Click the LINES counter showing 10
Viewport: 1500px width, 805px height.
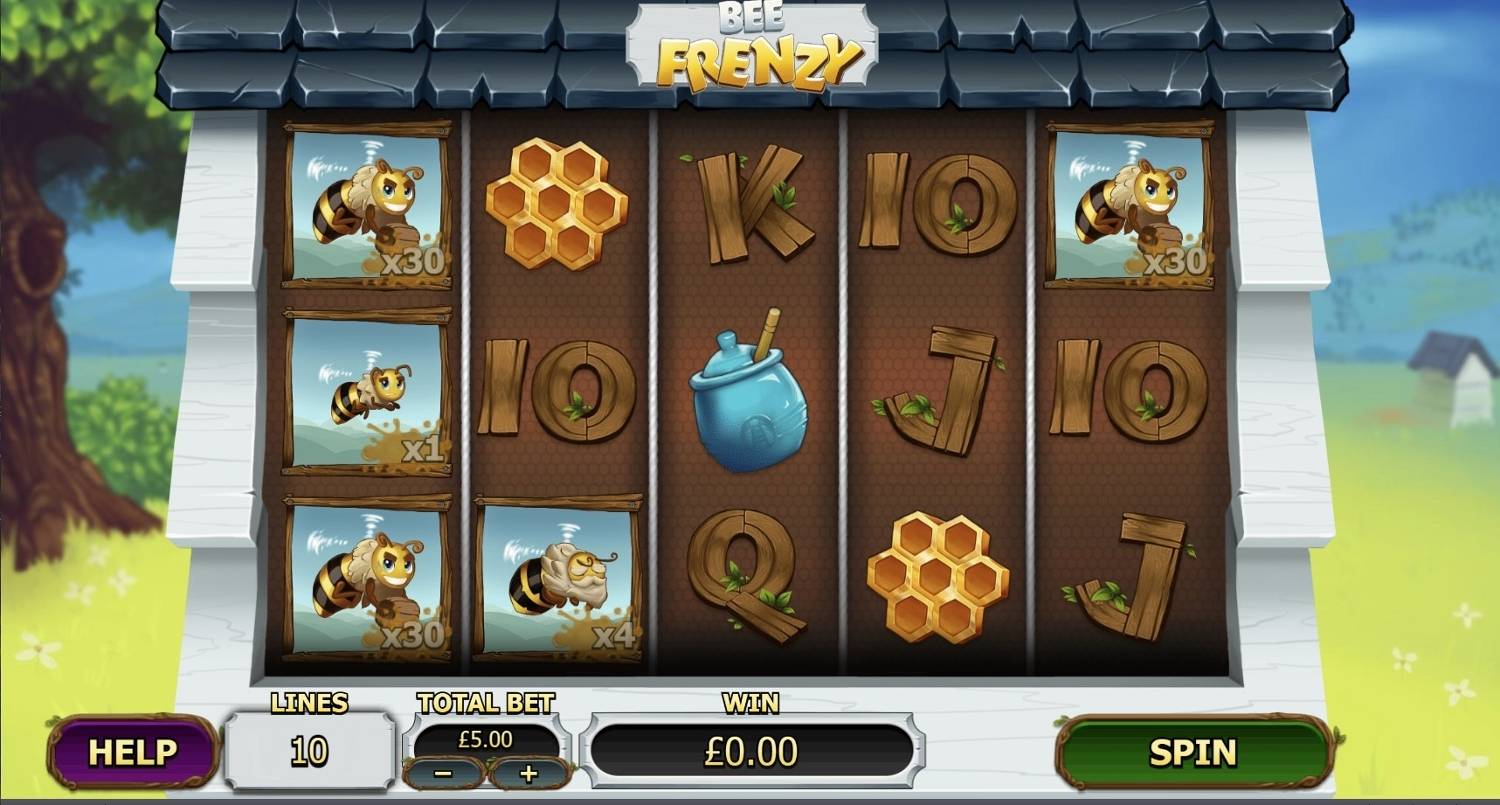308,753
